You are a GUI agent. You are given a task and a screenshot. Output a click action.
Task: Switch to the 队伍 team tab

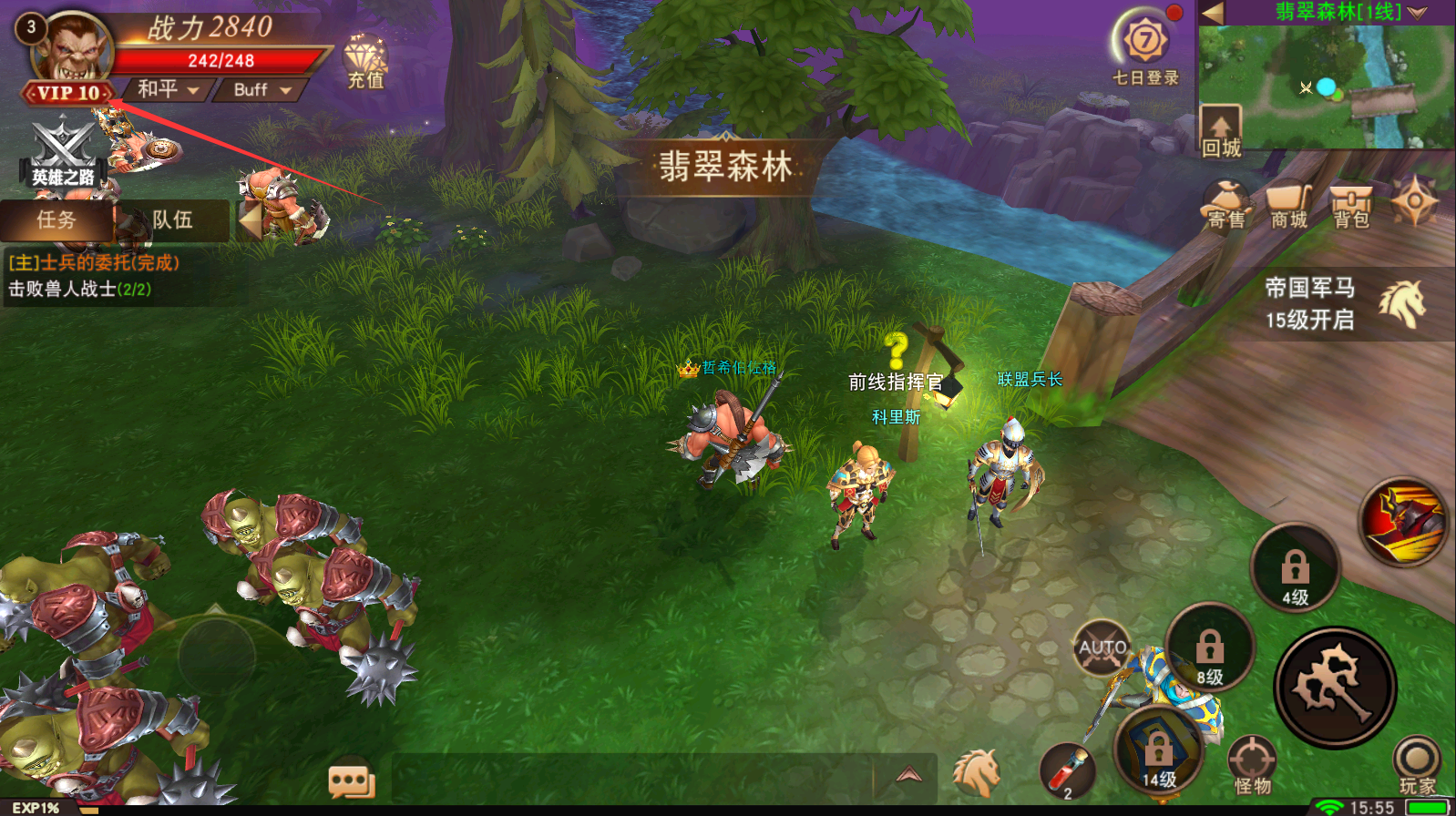[x=171, y=220]
